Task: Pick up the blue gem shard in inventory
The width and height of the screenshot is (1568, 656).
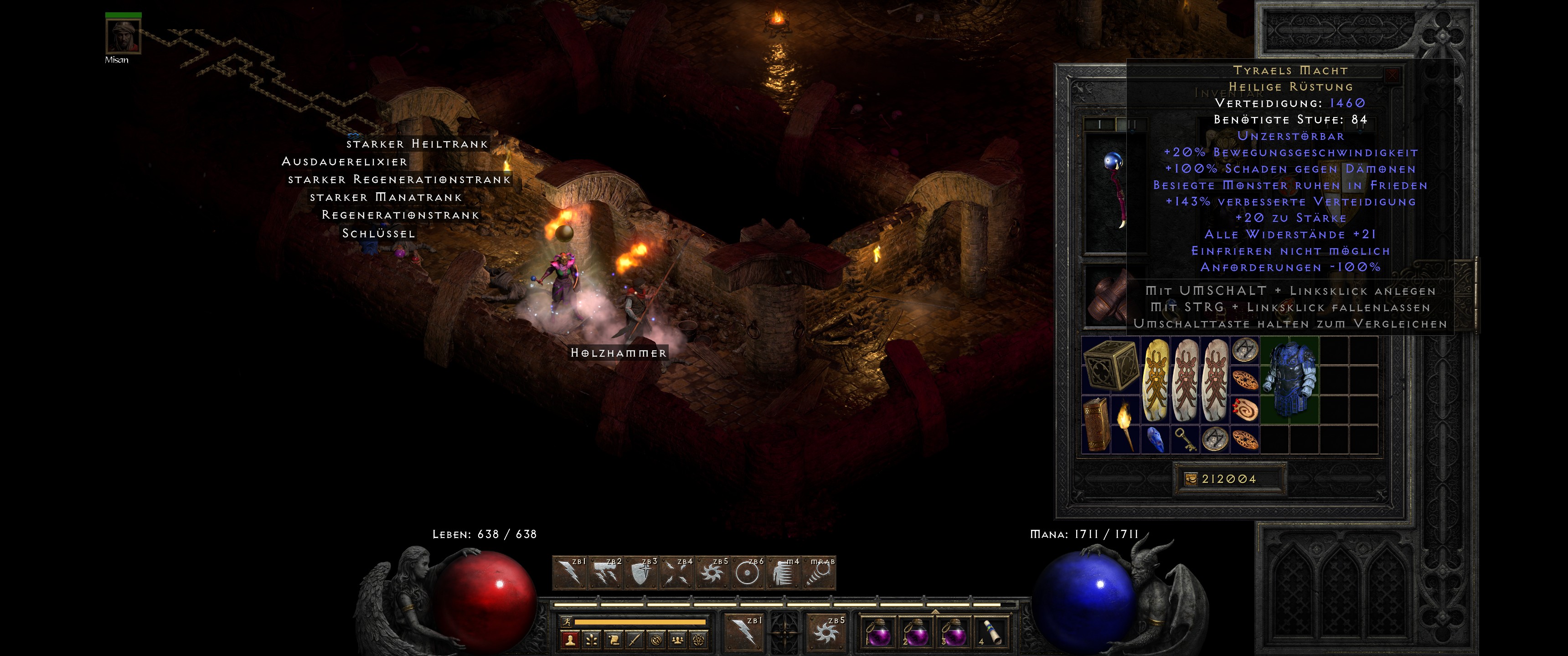Action: [x=1155, y=439]
